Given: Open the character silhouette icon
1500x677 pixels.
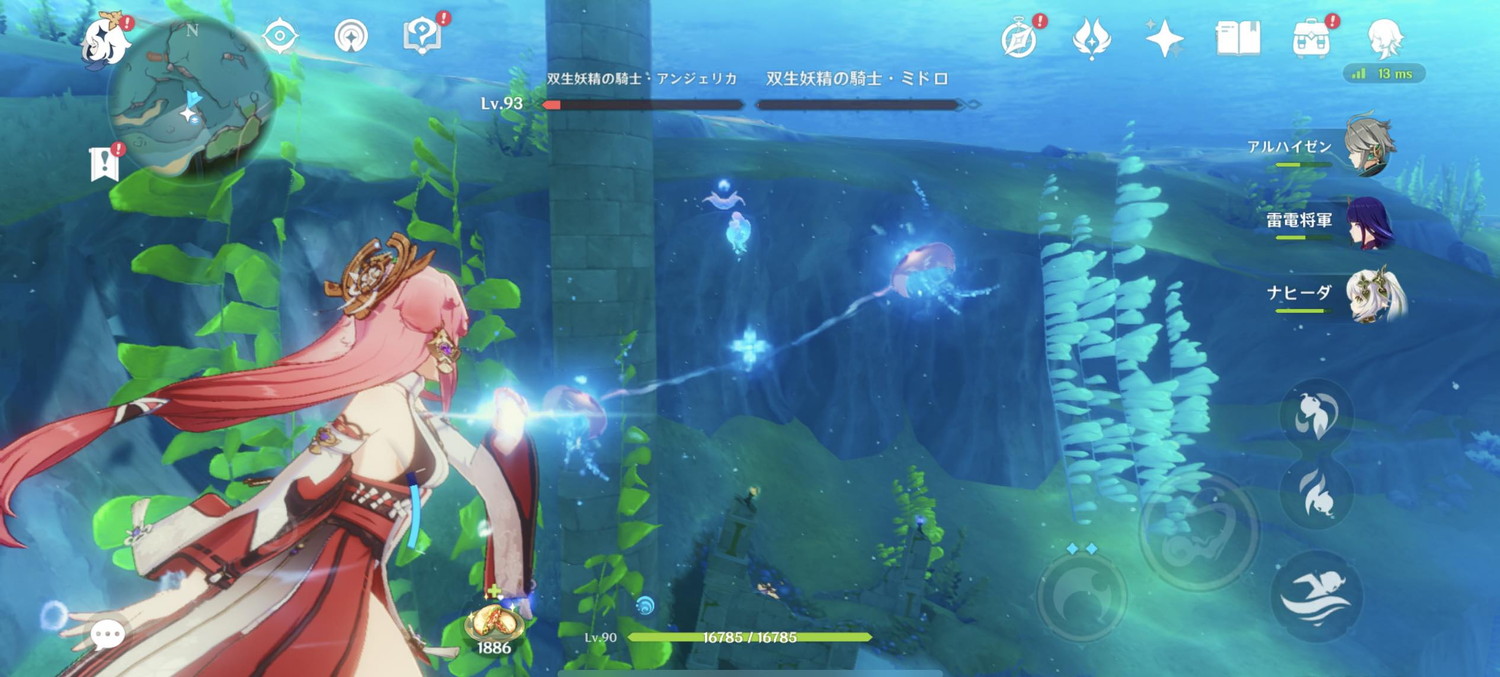Looking at the screenshot, I should tap(1385, 39).
